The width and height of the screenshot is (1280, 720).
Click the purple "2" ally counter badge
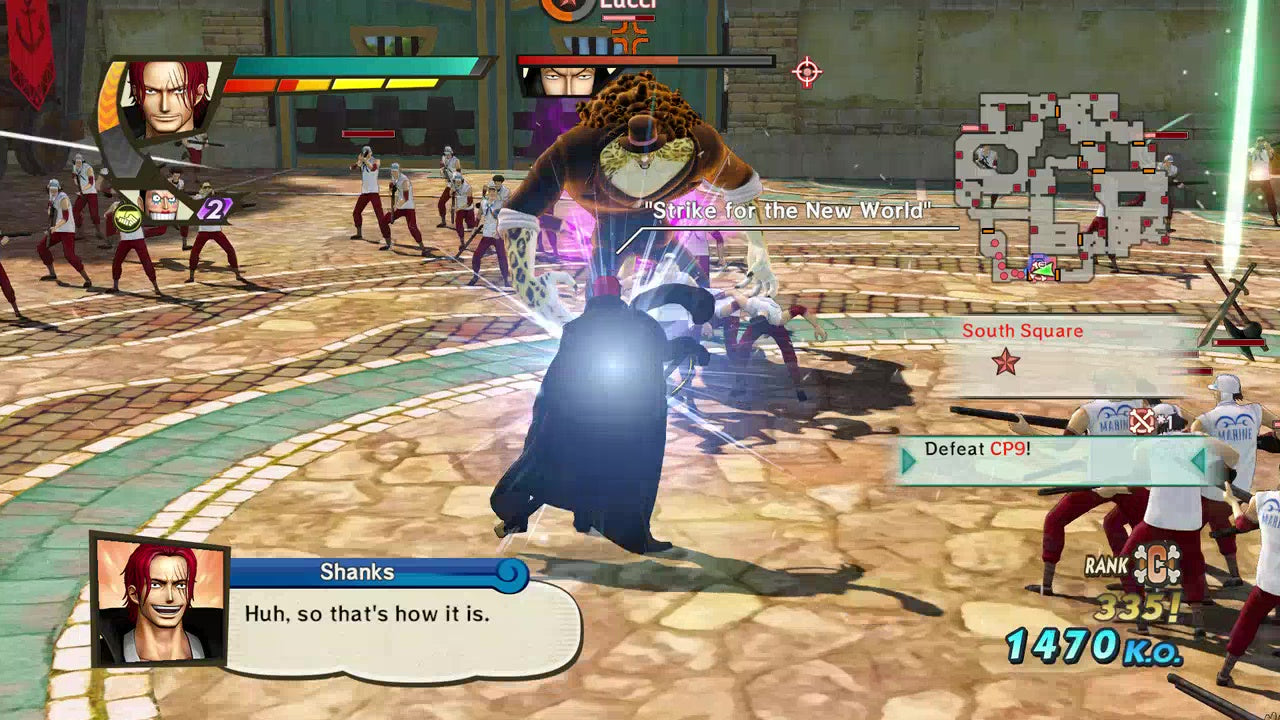point(214,209)
